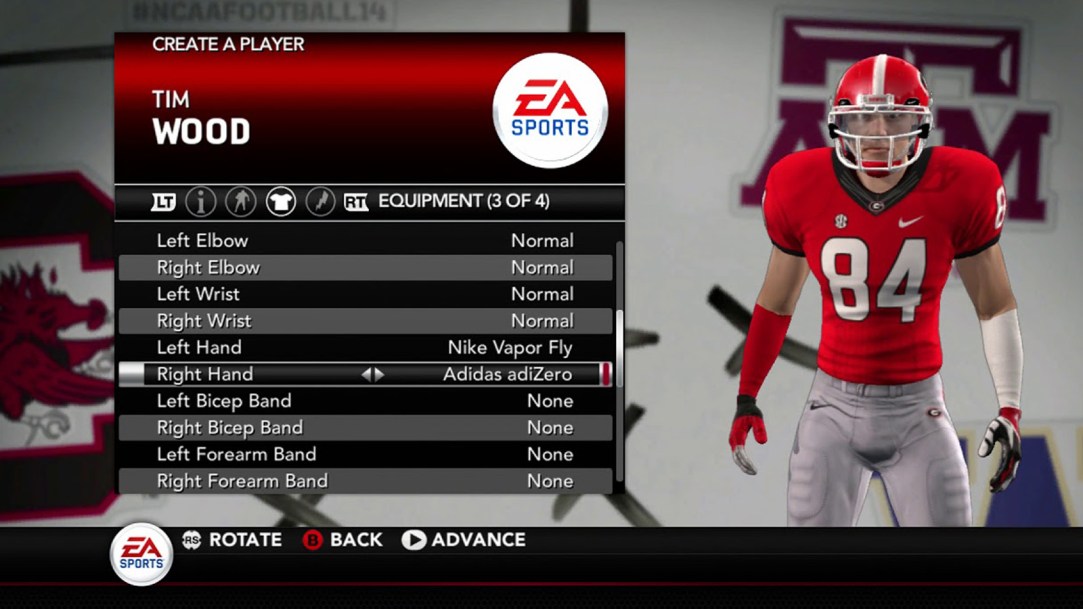1083x609 pixels.
Task: Select the Left Hand glove row
Action: [x=365, y=348]
